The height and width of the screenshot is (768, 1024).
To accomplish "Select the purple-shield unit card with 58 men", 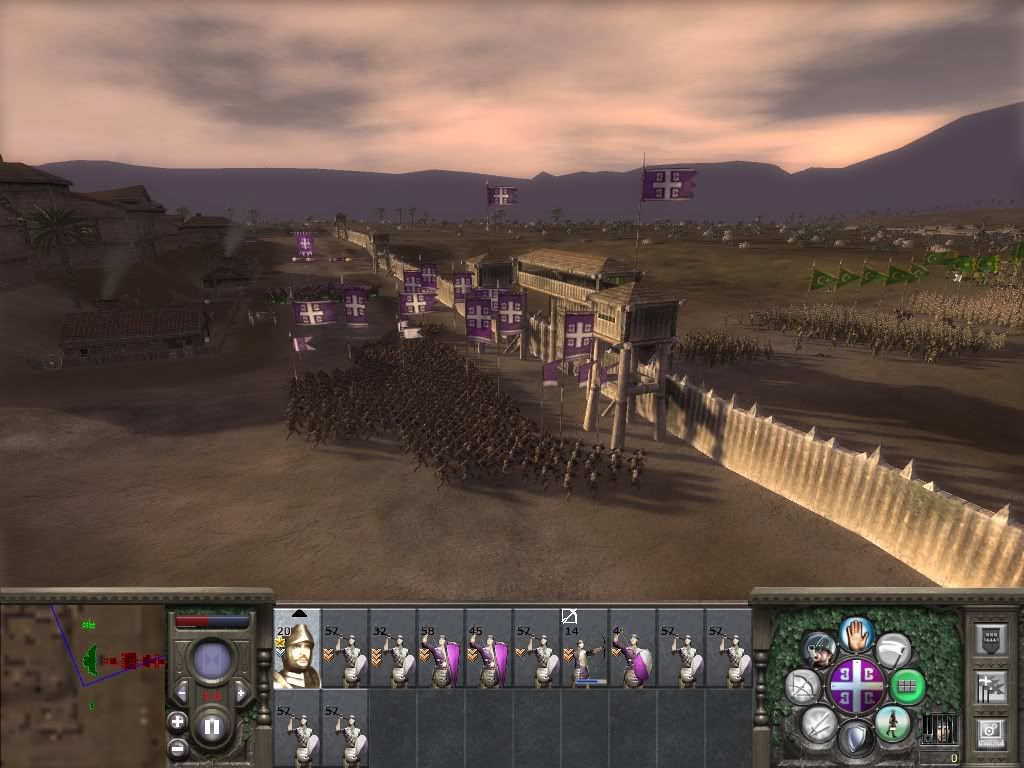I will (x=441, y=649).
